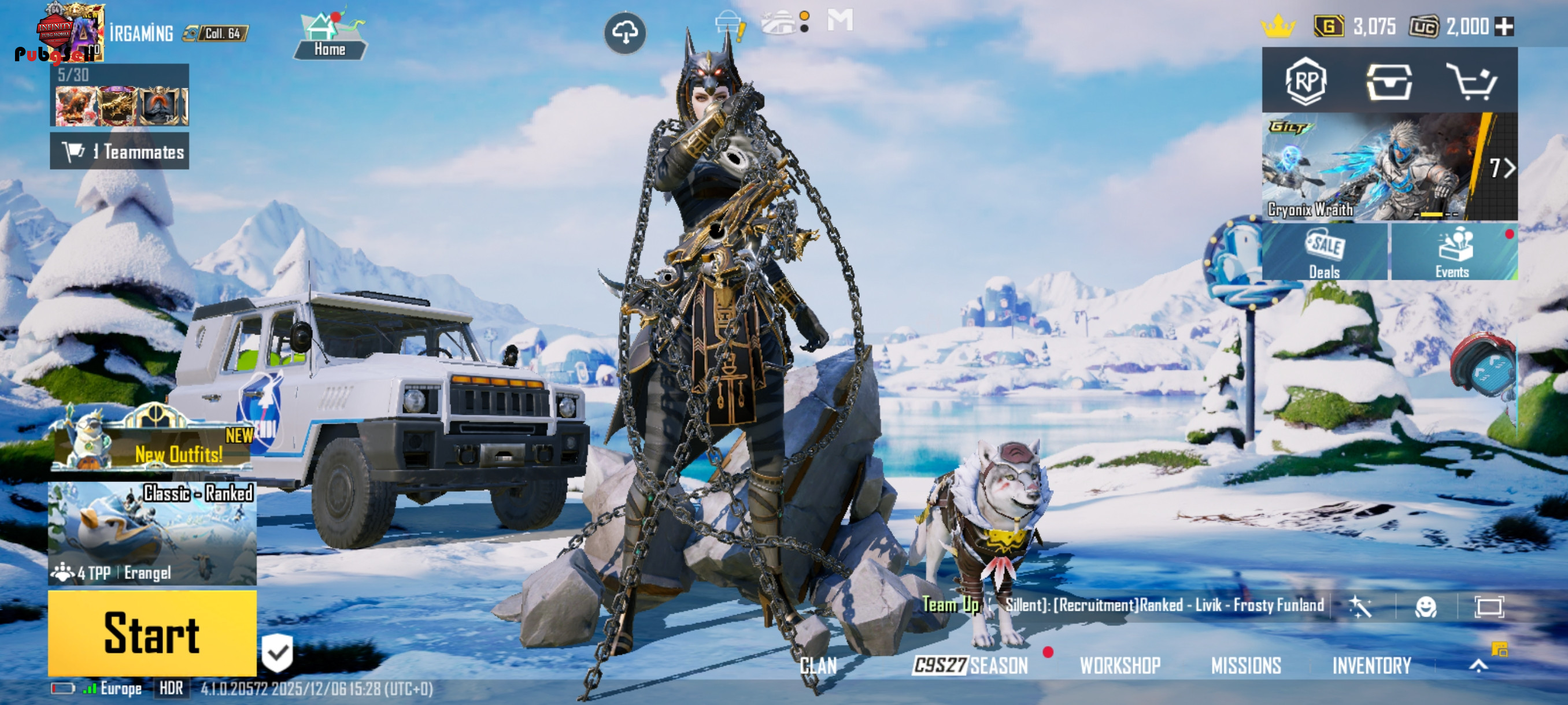Open the Events panel

[x=1453, y=253]
